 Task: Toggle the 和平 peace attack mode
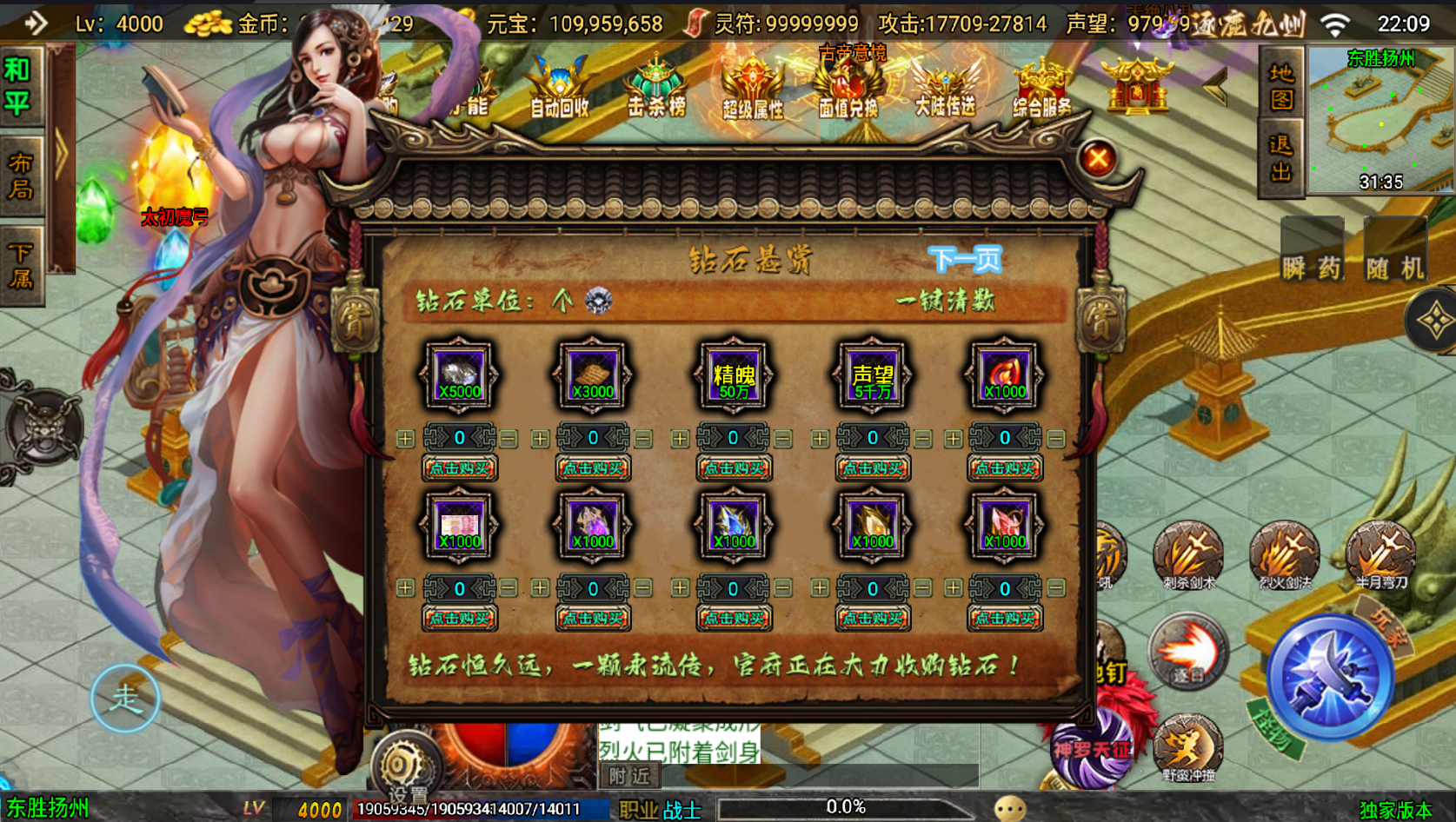click(20, 83)
